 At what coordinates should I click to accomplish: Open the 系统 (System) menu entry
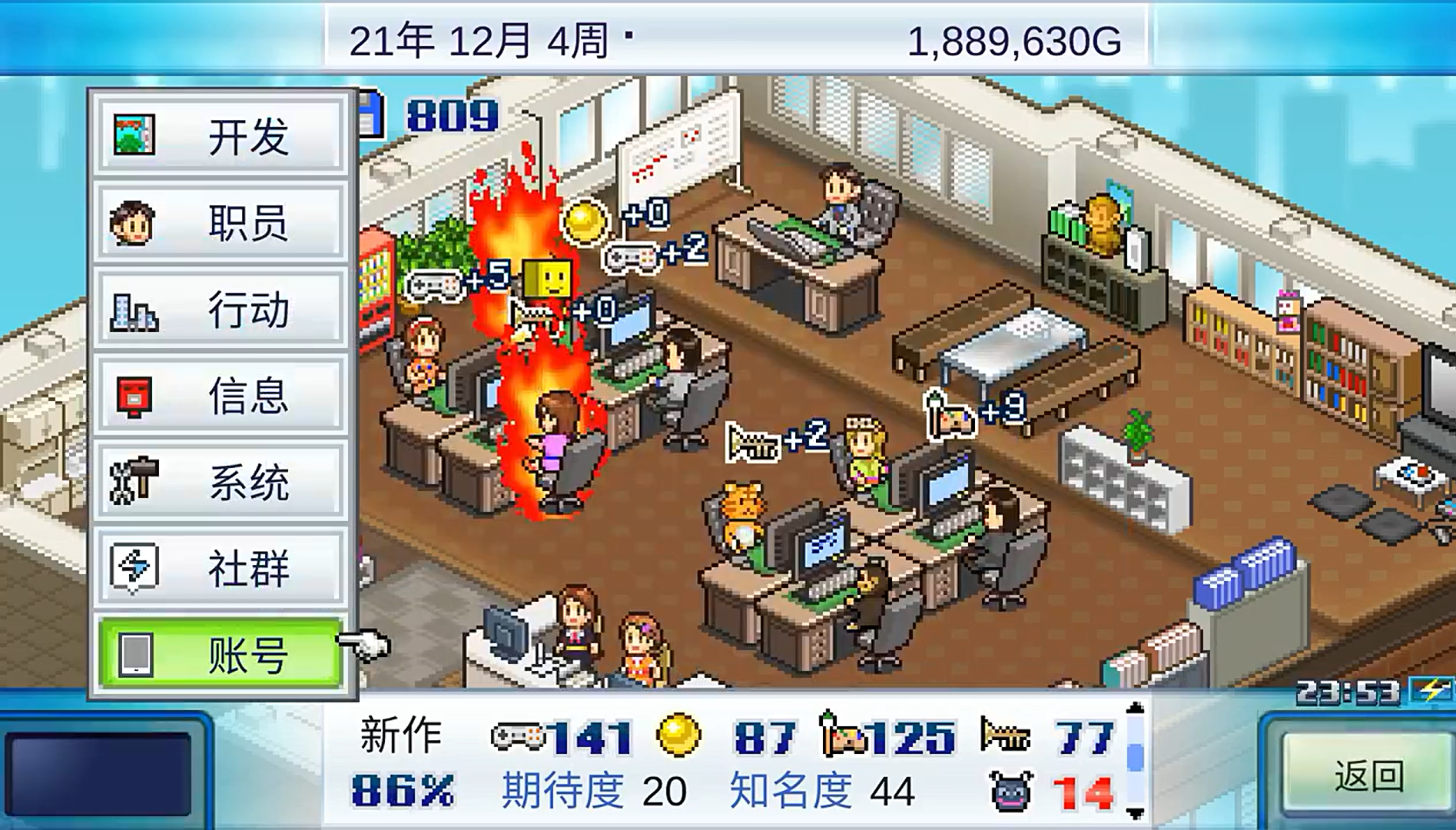(x=220, y=482)
